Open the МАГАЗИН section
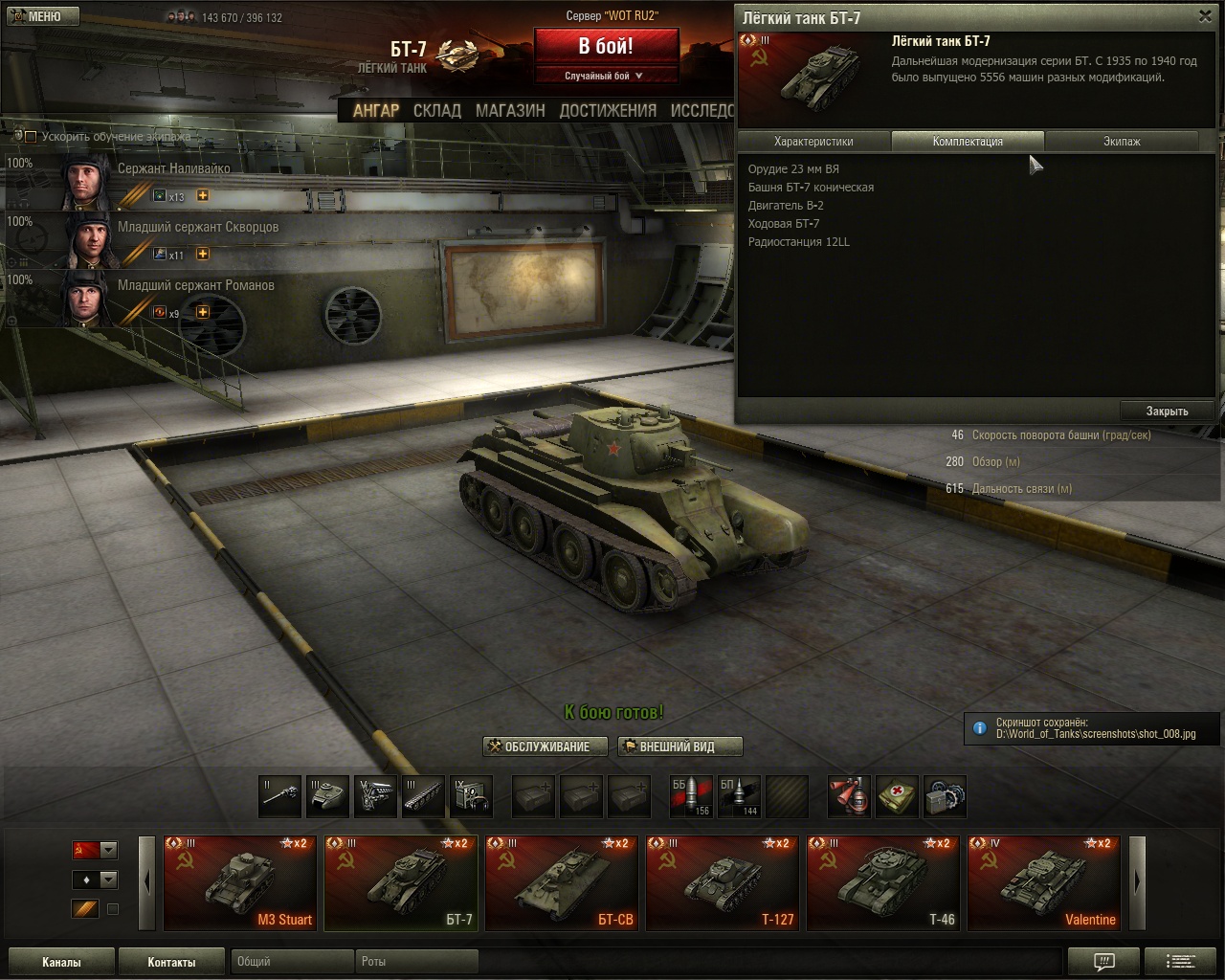Image resolution: width=1225 pixels, height=980 pixels. tap(510, 111)
